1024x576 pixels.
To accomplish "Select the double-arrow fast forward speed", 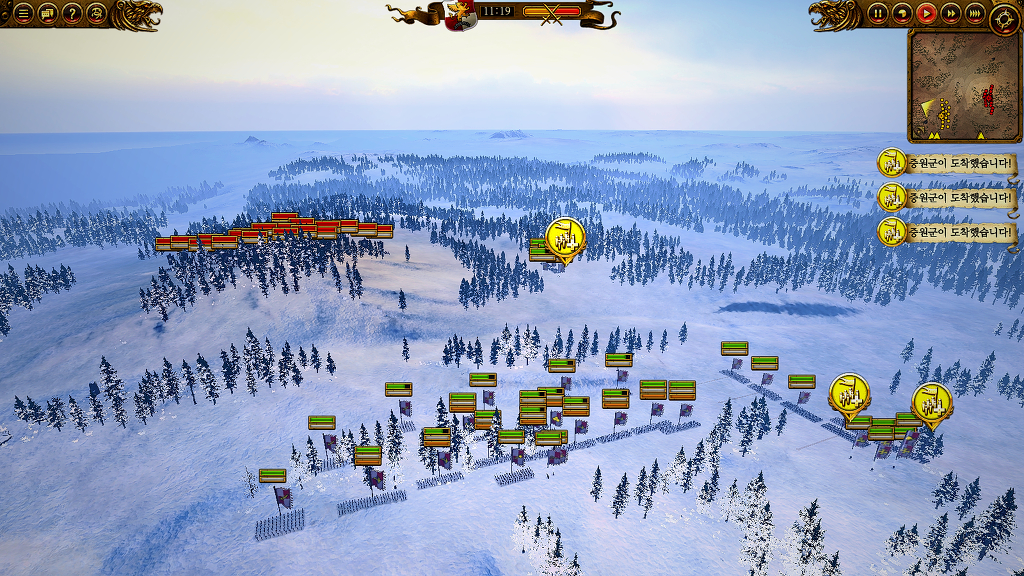I will point(951,13).
